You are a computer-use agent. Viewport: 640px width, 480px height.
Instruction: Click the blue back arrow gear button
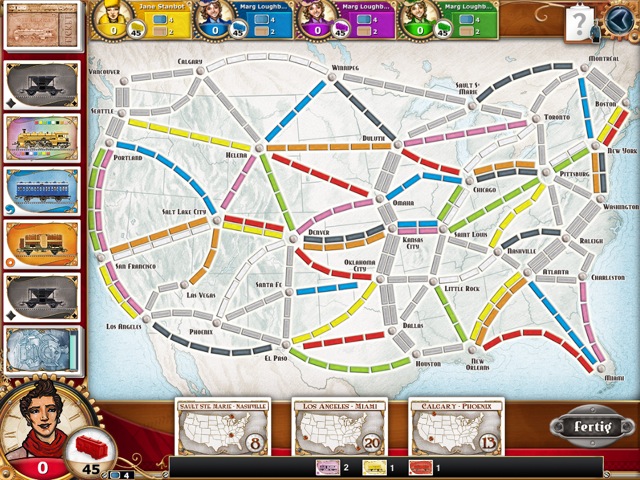pos(619,18)
